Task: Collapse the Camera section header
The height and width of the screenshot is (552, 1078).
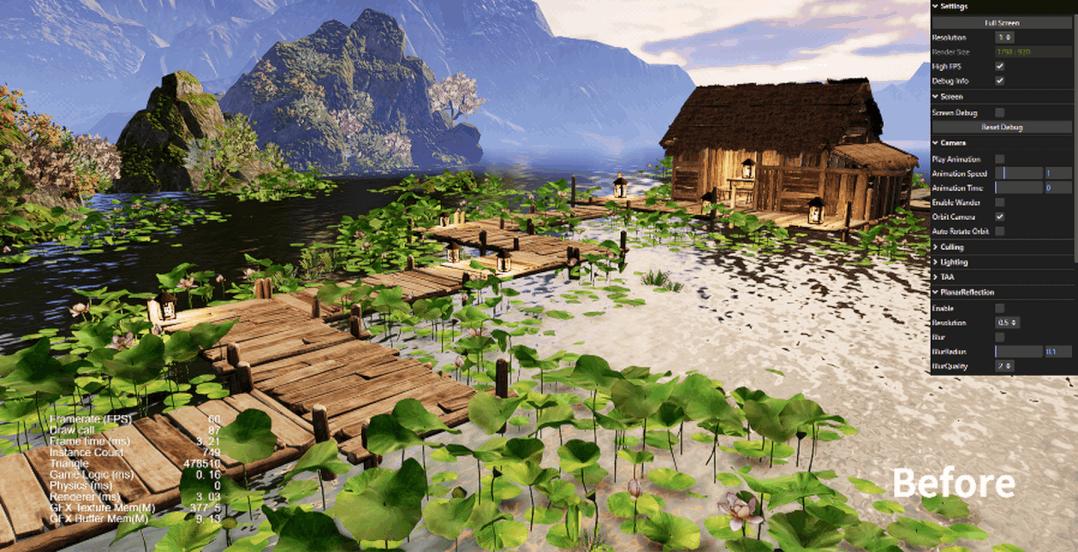Action: coord(950,143)
